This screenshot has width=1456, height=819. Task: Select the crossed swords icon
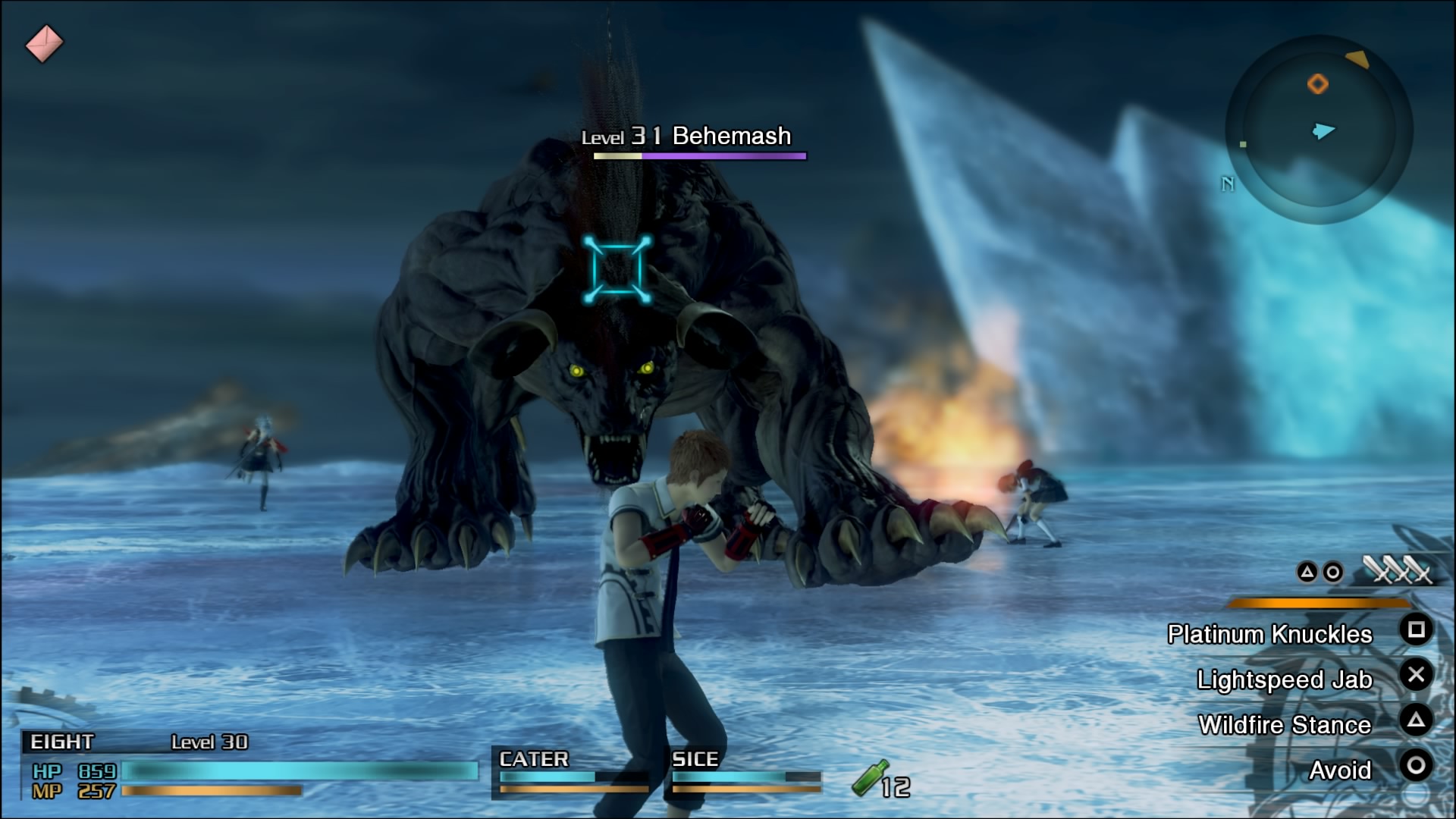[1397, 570]
